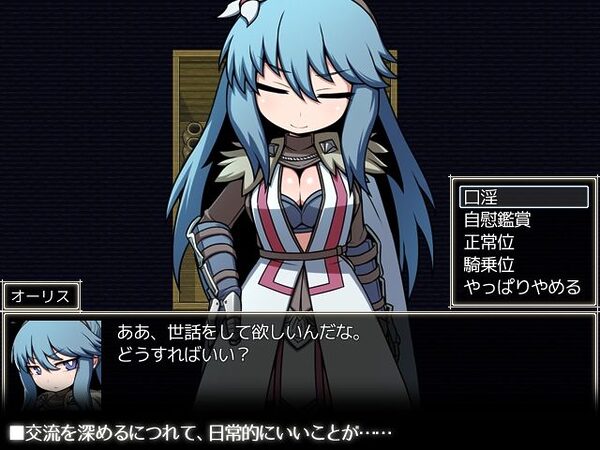This screenshot has width=600, height=450.
Task: Choose the 自慰鑑賞 option
Action: tap(522, 220)
